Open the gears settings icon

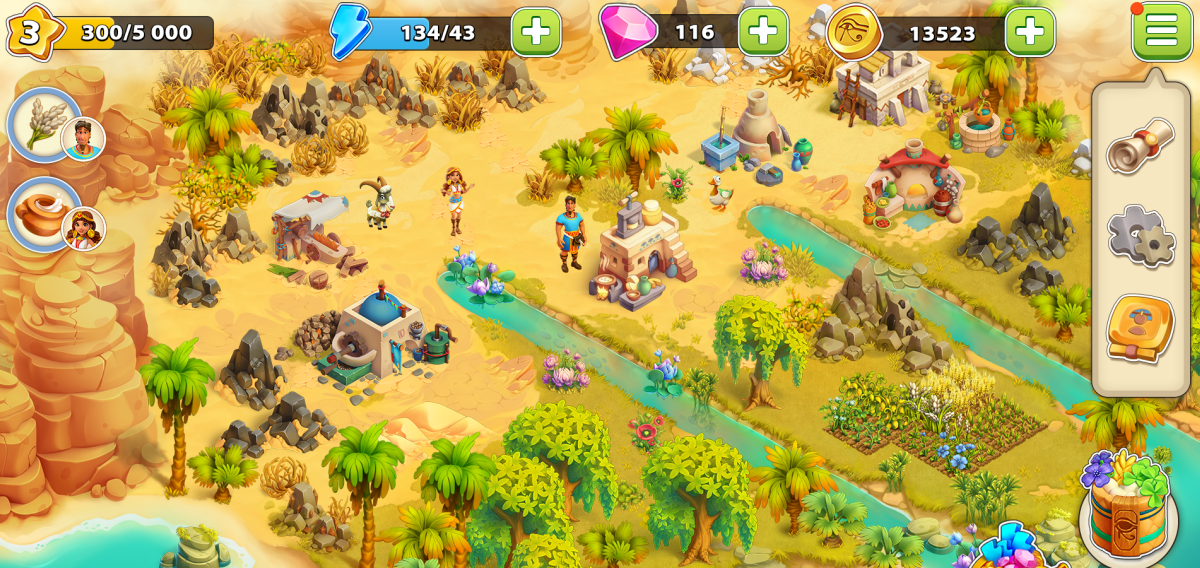(x=1140, y=235)
